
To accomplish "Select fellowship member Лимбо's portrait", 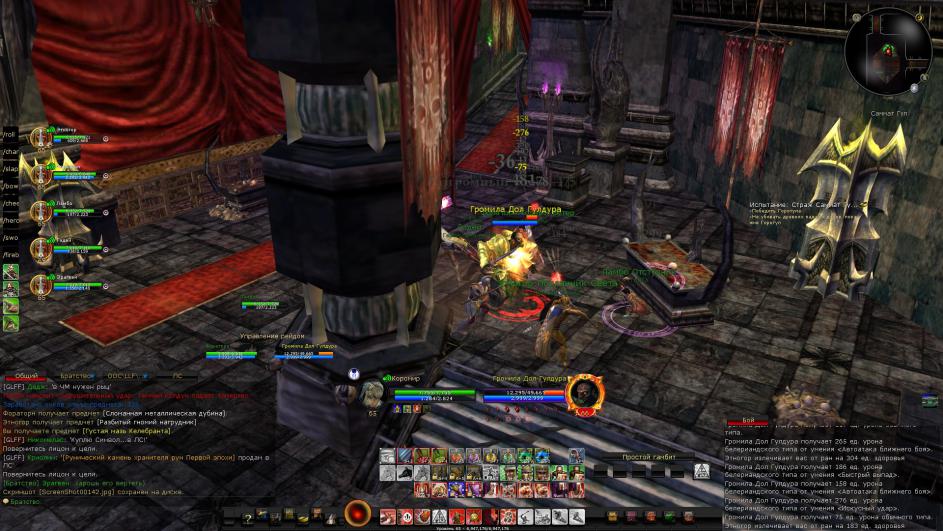I will (x=41, y=210).
